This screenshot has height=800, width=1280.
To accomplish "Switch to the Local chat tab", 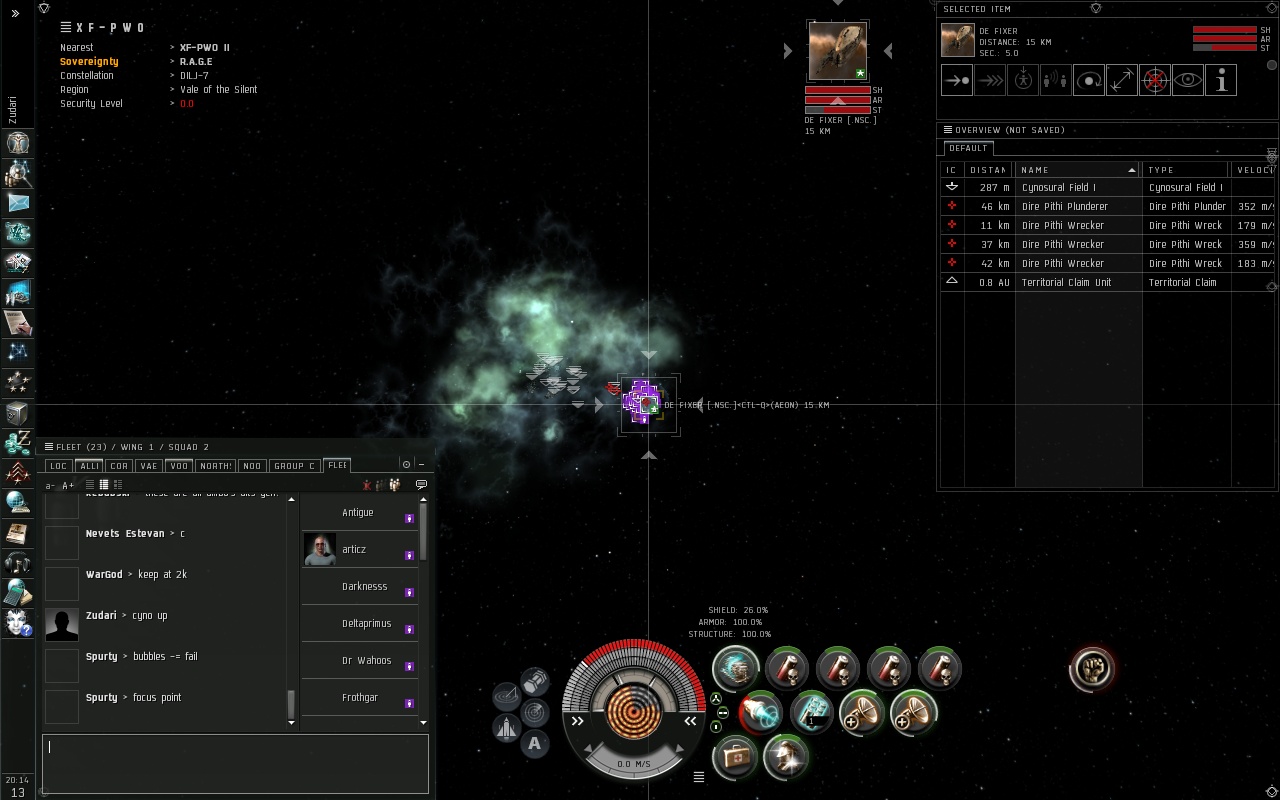I will pos(59,466).
